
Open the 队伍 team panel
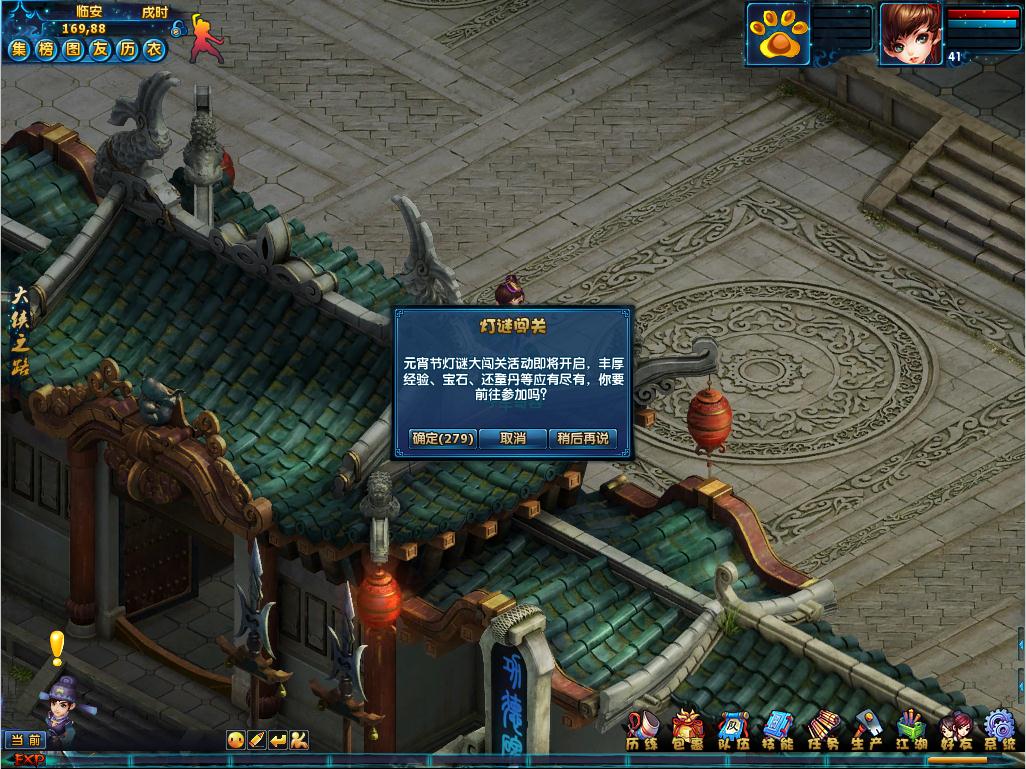click(733, 731)
